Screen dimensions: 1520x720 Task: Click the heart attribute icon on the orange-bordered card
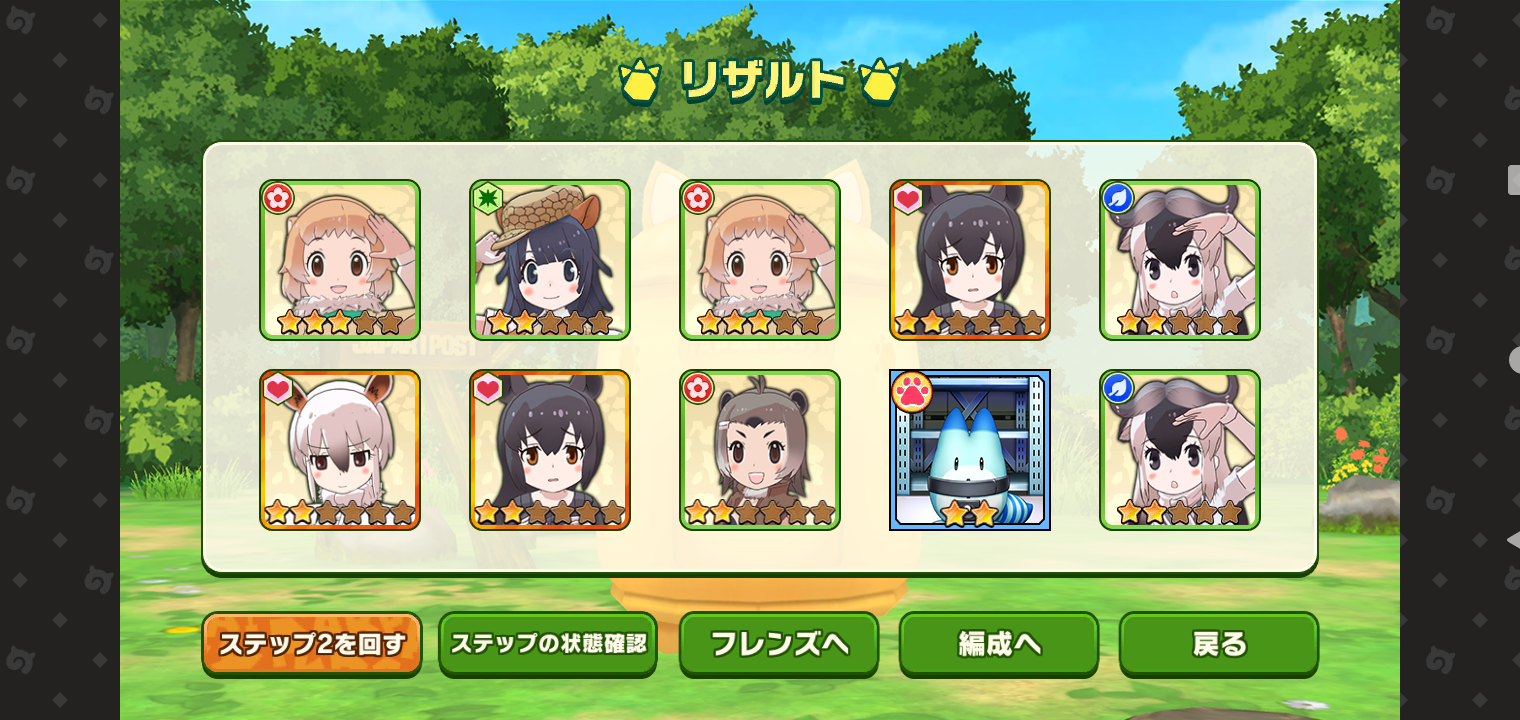pos(907,197)
